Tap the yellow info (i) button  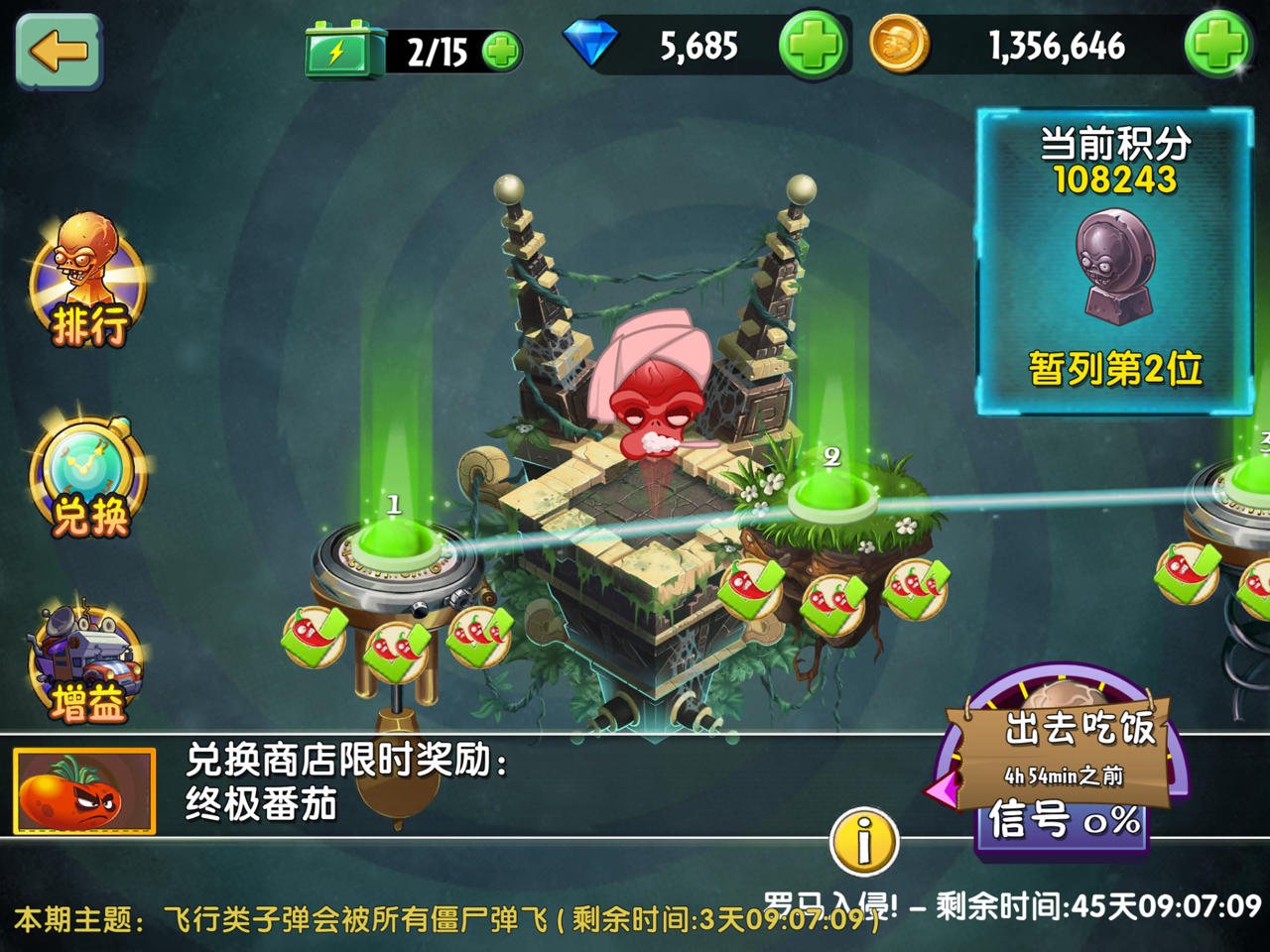click(863, 841)
